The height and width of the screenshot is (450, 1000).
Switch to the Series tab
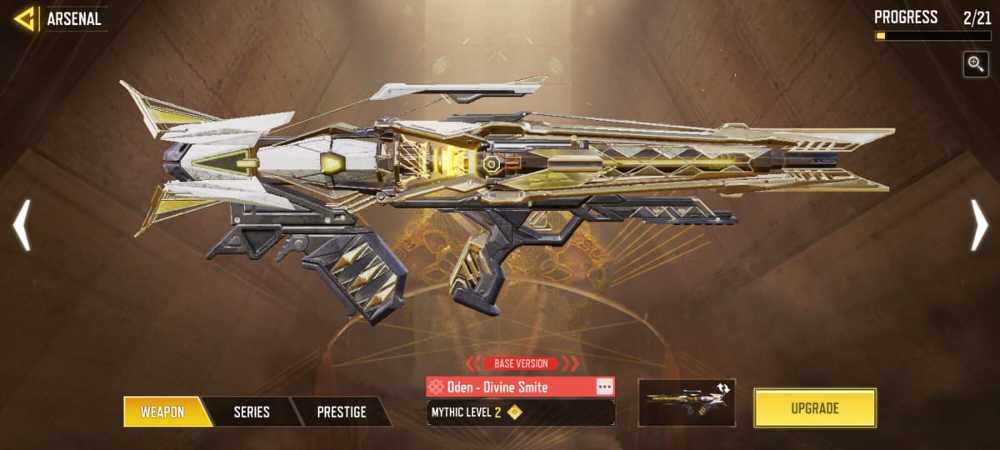pyautogui.click(x=251, y=411)
